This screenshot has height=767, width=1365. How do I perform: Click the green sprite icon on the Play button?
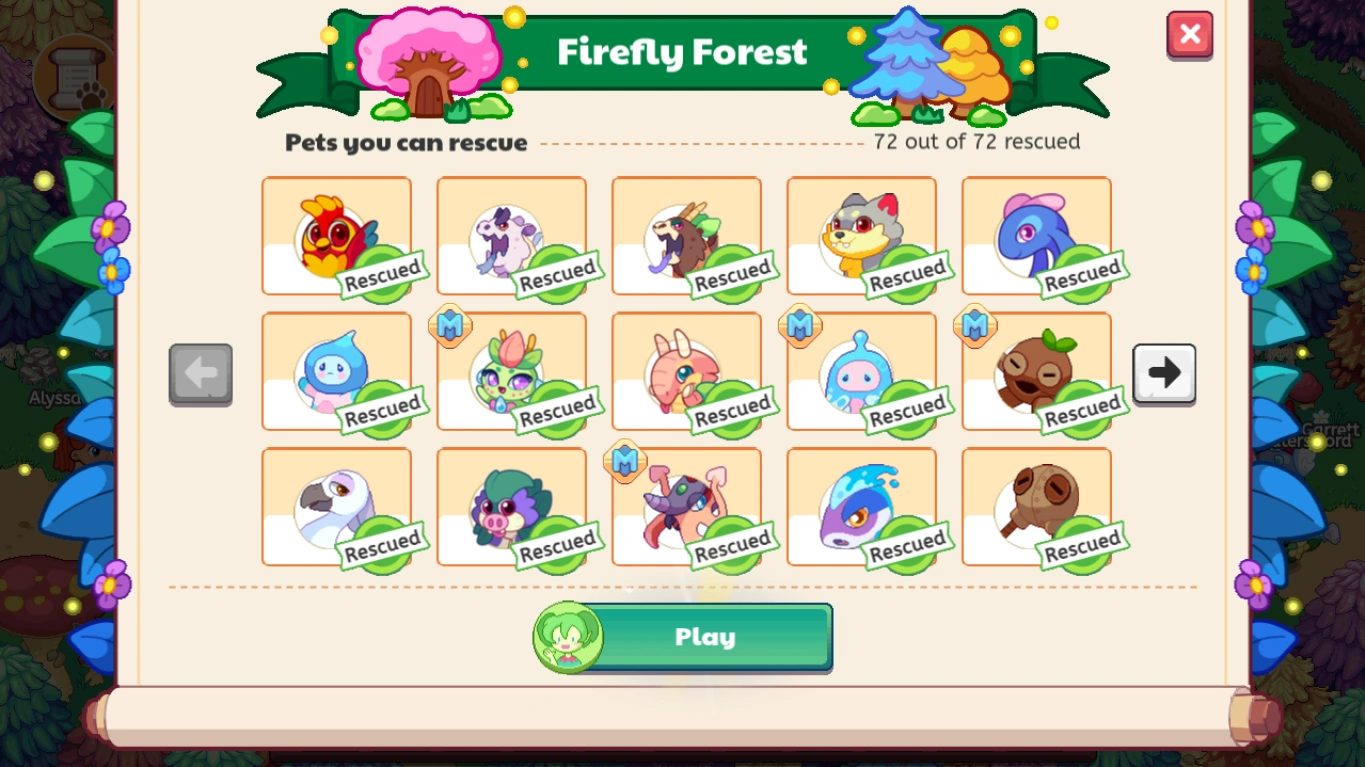tap(566, 637)
